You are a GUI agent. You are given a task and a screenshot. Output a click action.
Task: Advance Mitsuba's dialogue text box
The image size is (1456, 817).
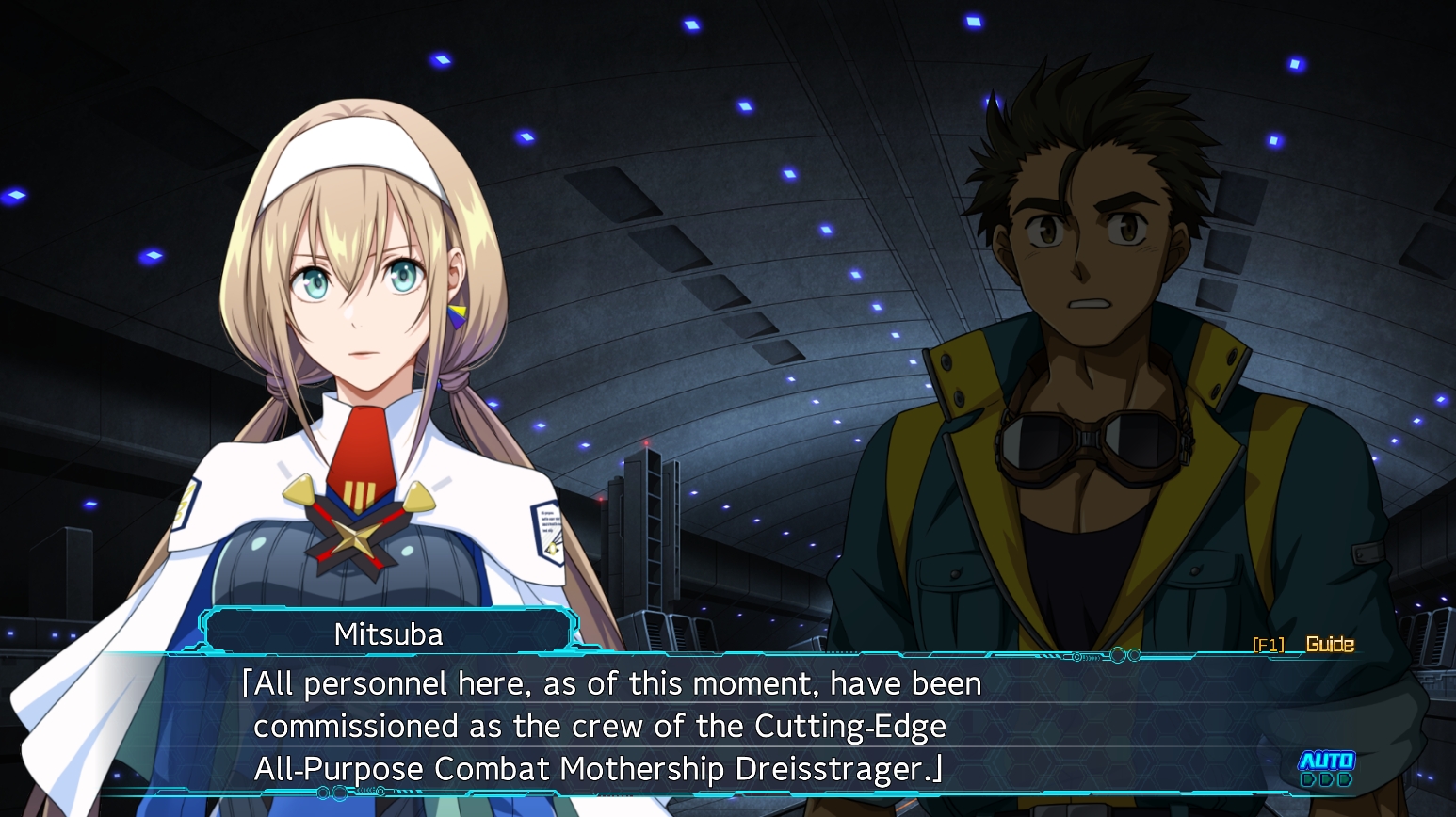[x=659, y=726]
